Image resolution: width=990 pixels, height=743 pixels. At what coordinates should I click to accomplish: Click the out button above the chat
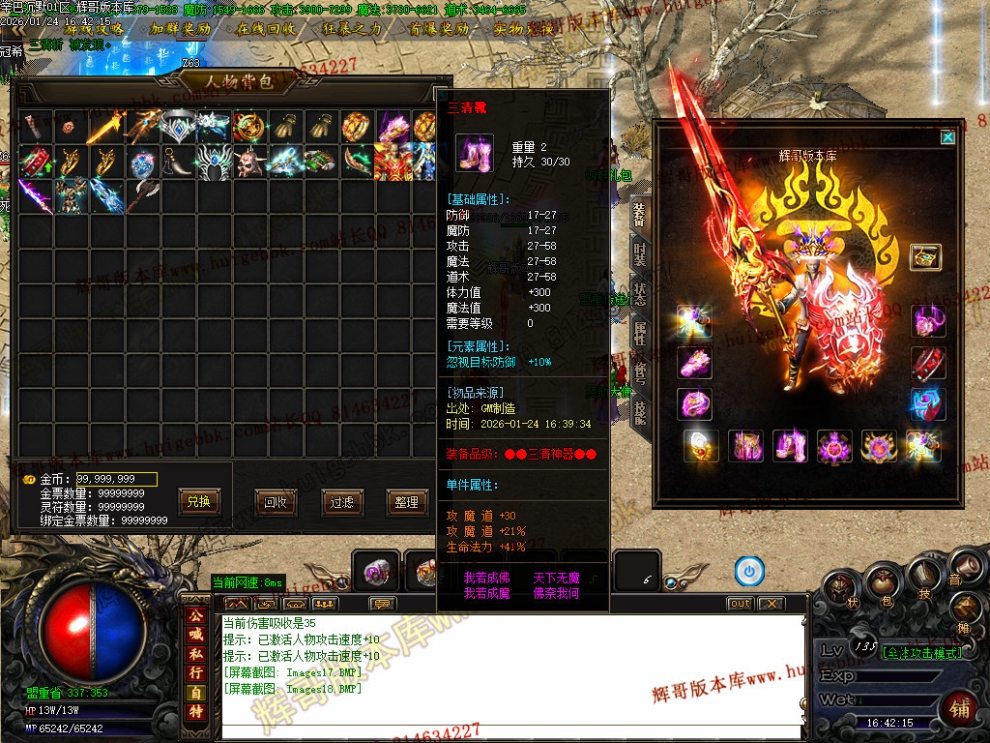[739, 604]
